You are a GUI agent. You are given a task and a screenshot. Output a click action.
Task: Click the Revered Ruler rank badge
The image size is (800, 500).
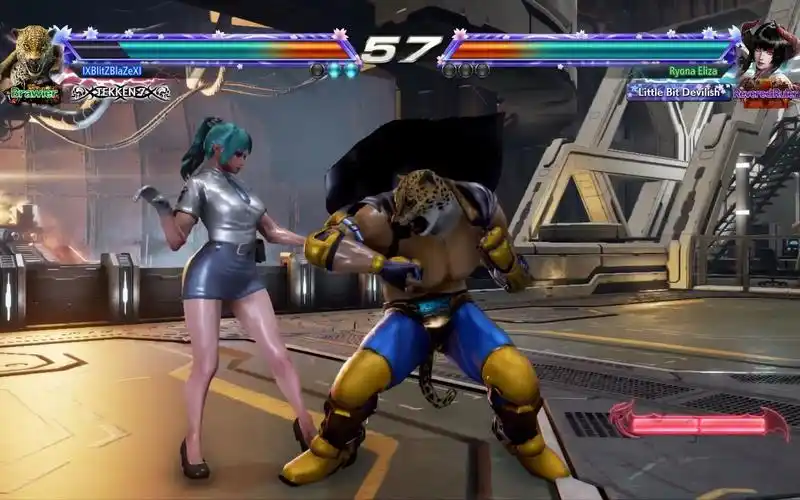766,93
